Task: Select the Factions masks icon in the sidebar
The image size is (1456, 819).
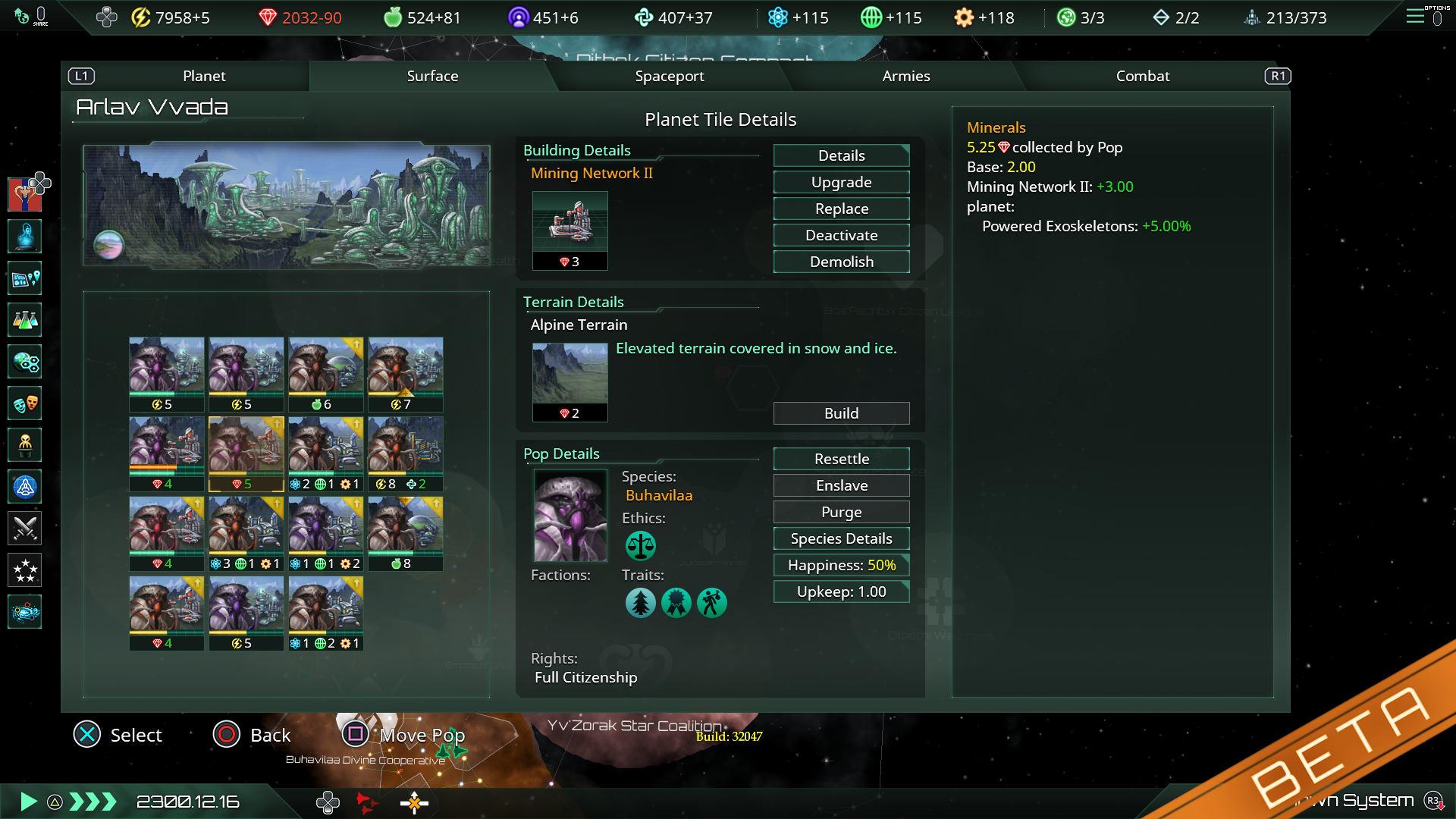Action: [x=25, y=403]
